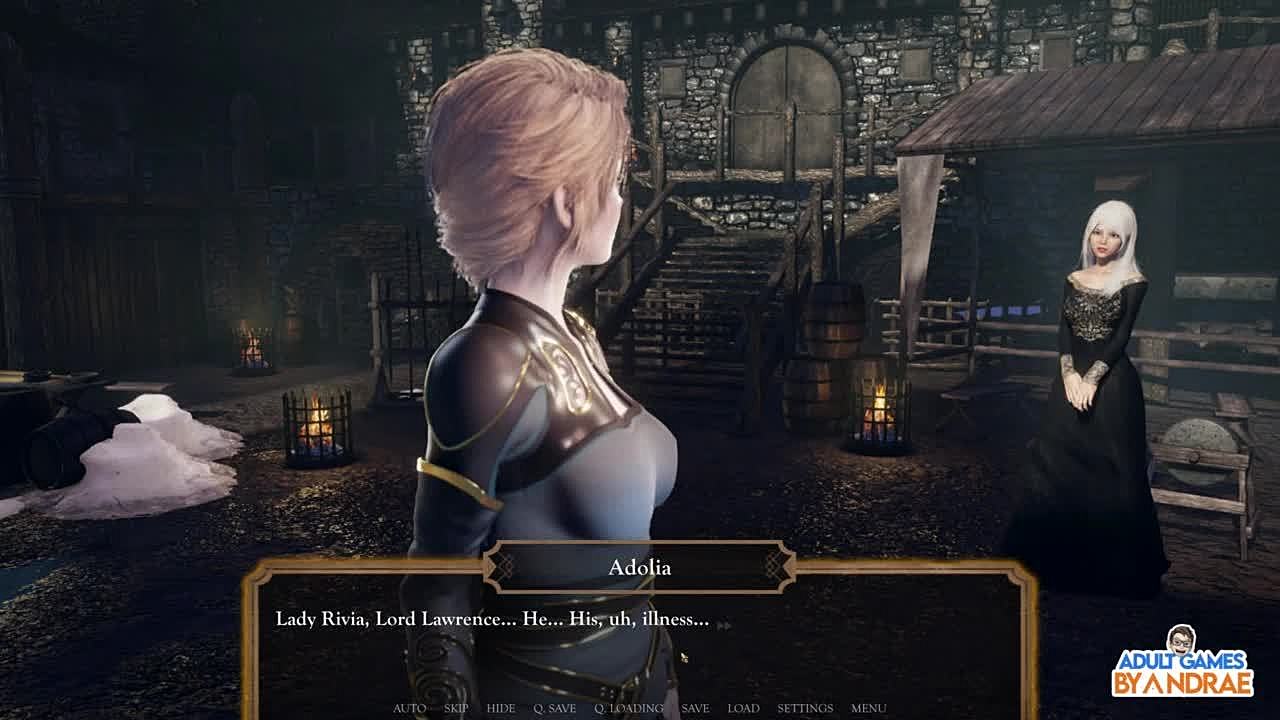Perform a quick save with Q. Save
The width and height of the screenshot is (1280, 720).
554,708
